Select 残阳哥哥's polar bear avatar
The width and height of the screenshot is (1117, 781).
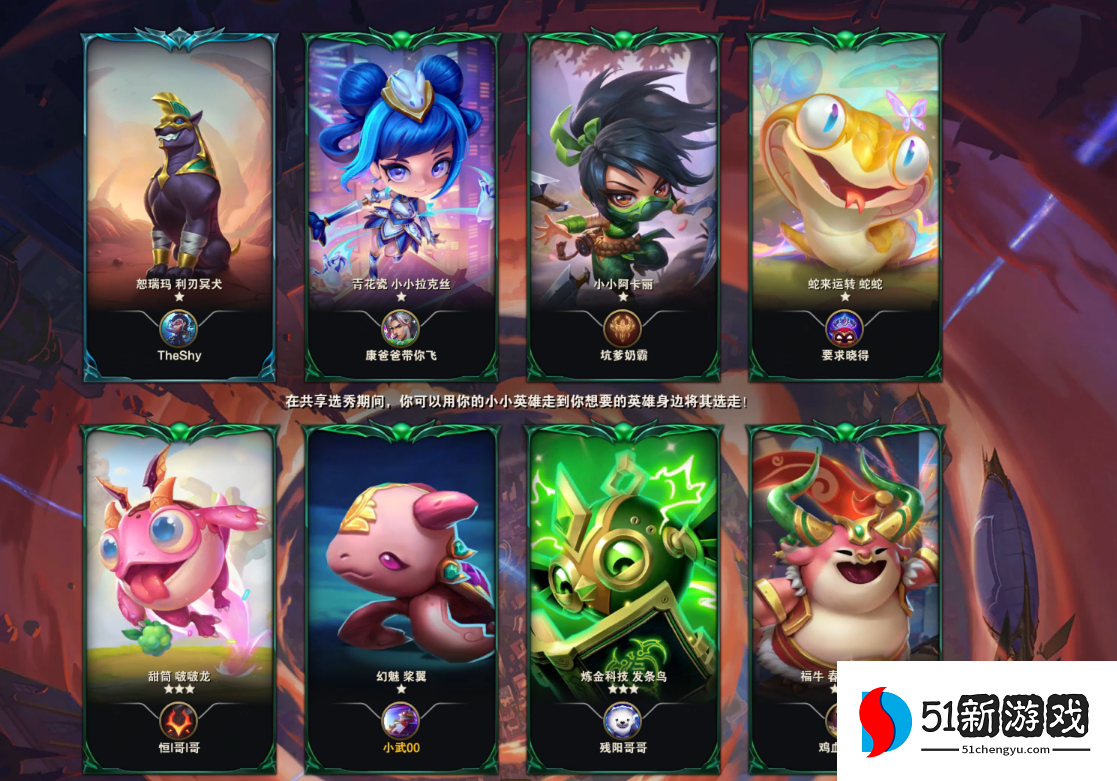coord(622,720)
